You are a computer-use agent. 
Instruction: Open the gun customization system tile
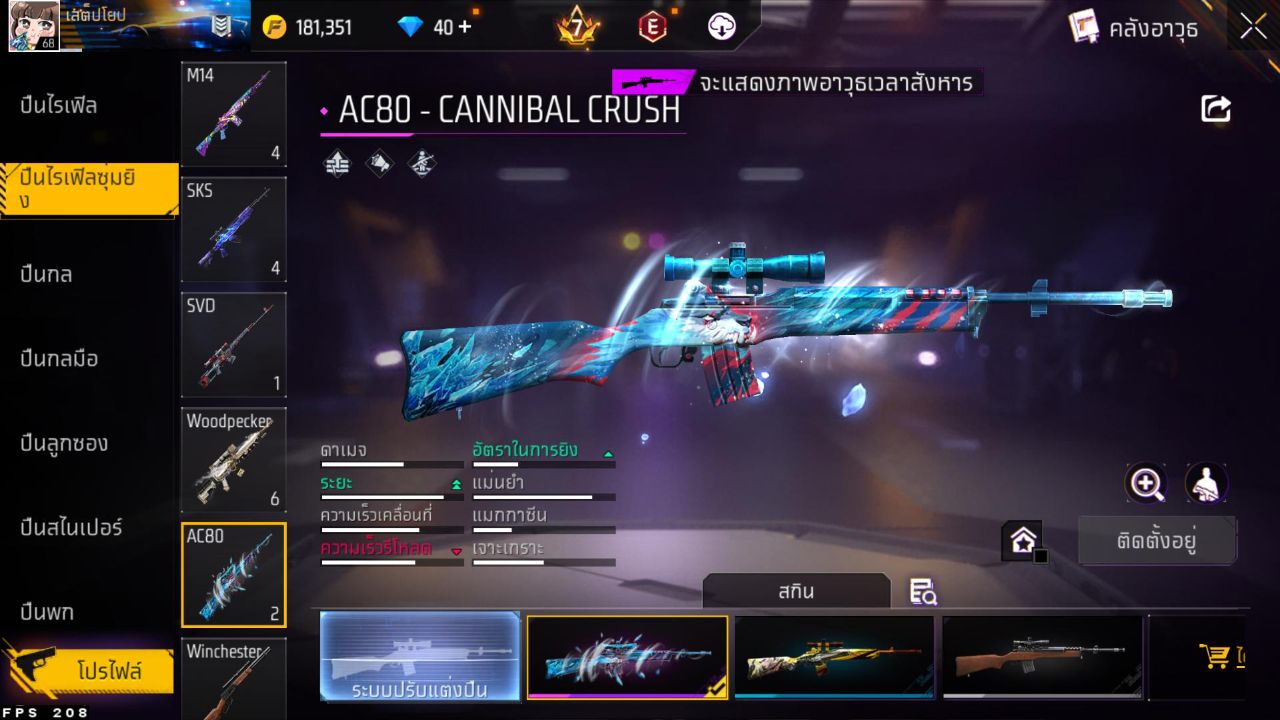tap(420, 656)
